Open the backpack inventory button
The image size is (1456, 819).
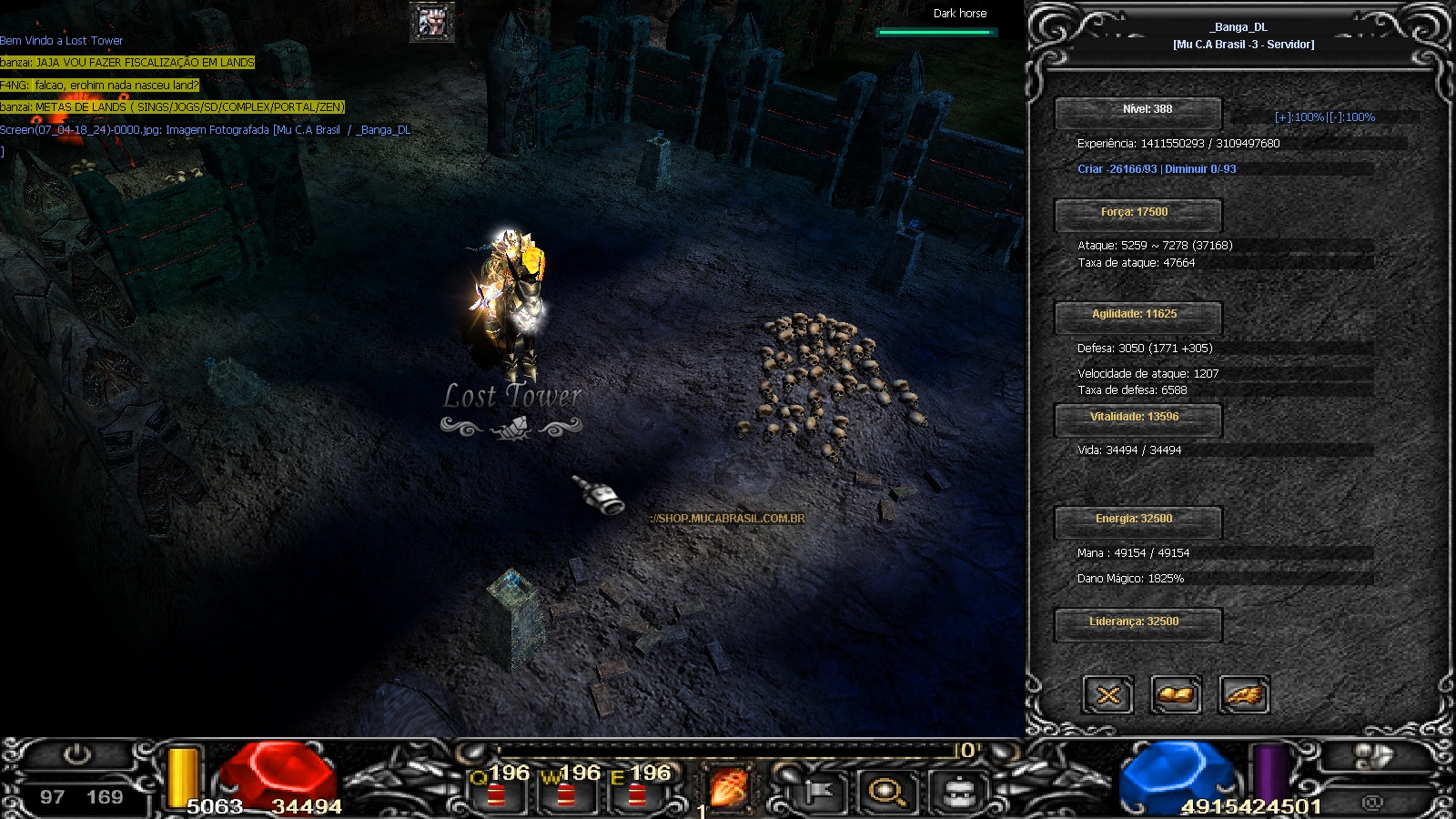(x=958, y=792)
